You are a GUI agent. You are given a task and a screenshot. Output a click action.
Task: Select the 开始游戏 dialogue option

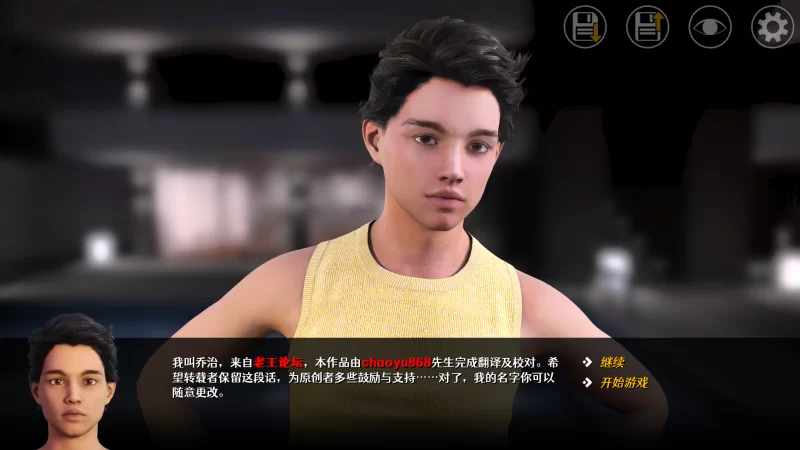click(623, 382)
